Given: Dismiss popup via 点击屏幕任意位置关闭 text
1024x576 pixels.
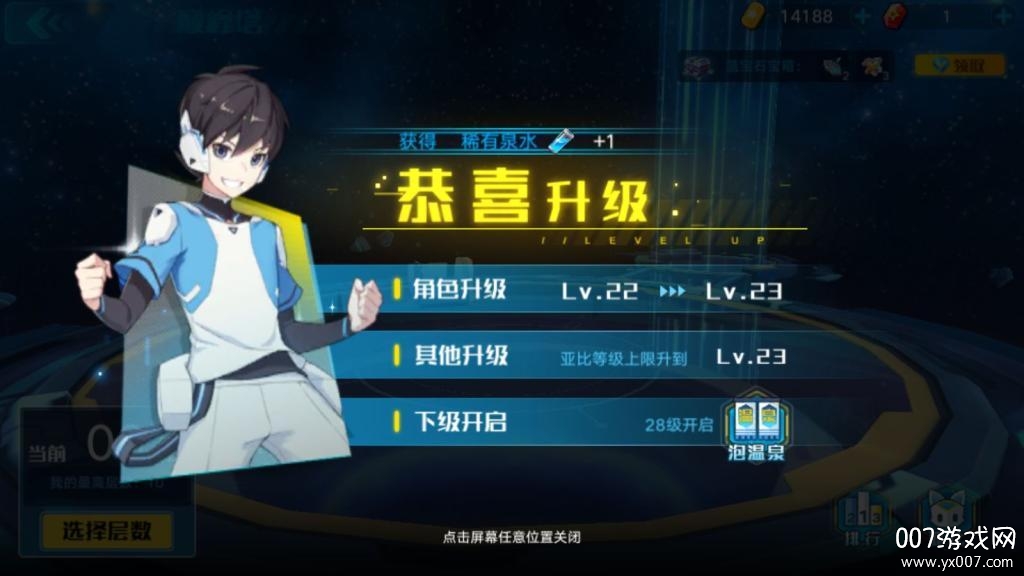Looking at the screenshot, I should tap(511, 537).
